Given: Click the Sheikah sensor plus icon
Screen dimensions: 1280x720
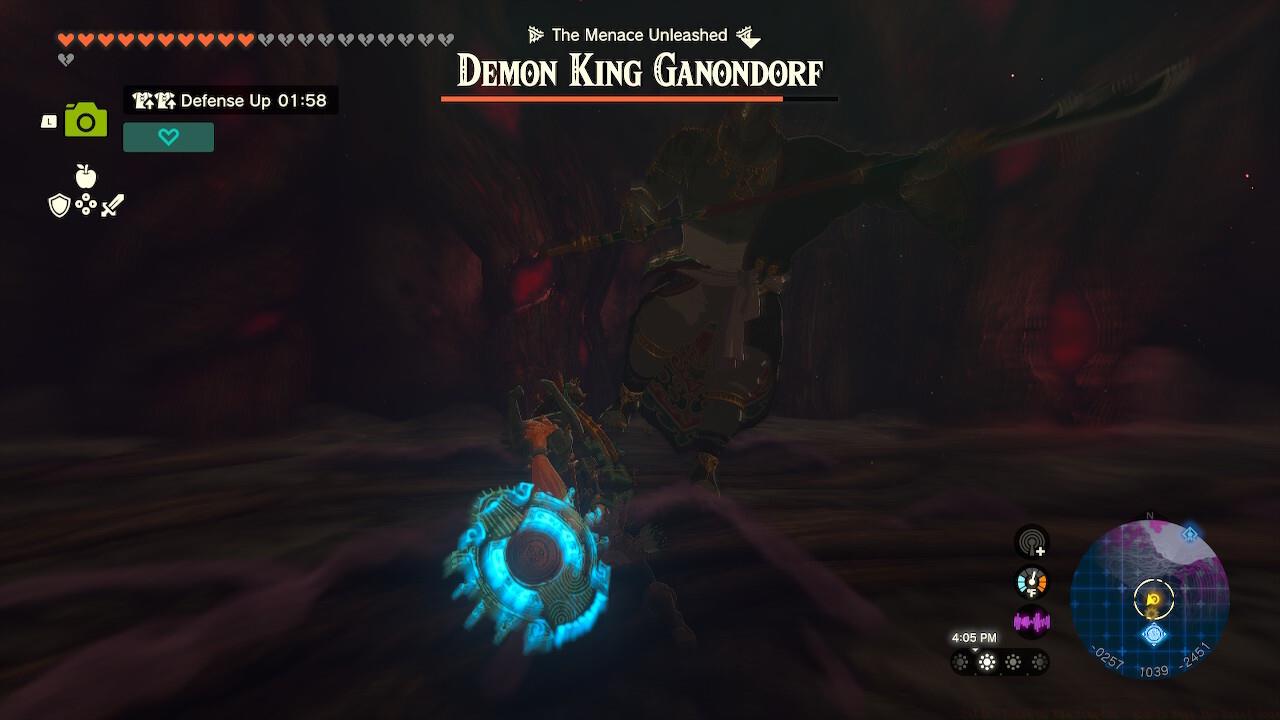Looking at the screenshot, I should click(1032, 541).
